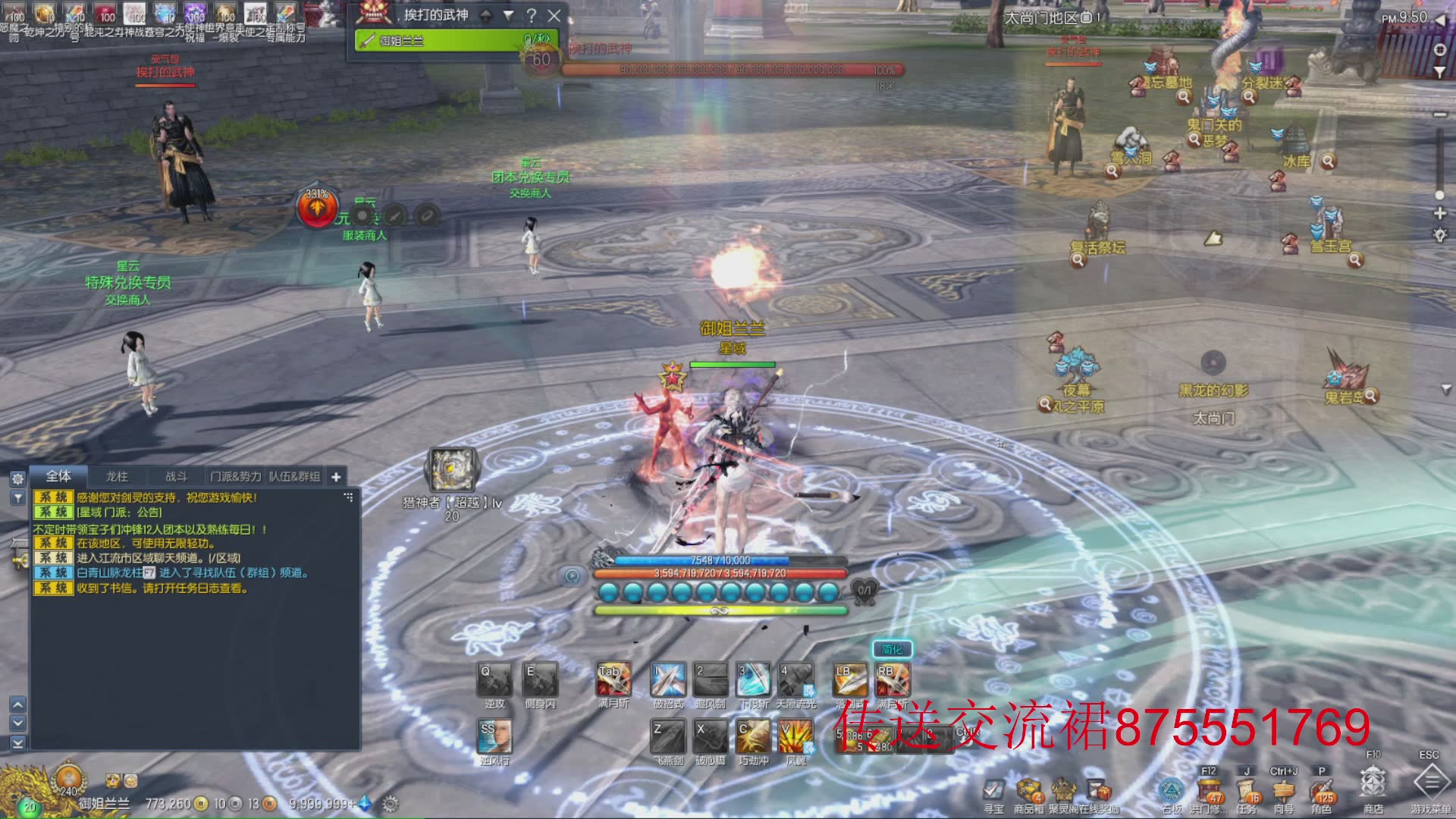Open the help button on the target panel
Screen dimensions: 1456x819
[x=532, y=15]
